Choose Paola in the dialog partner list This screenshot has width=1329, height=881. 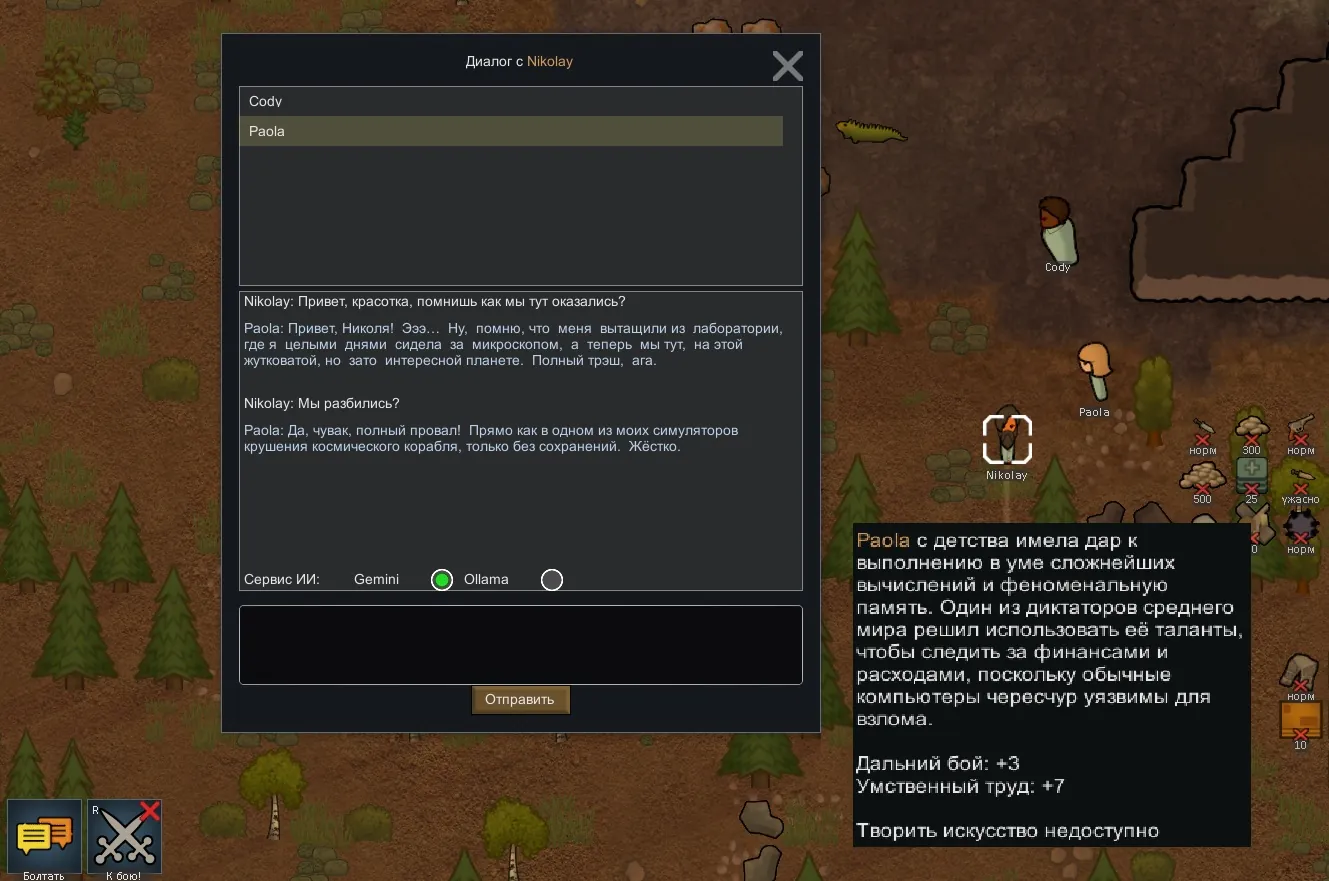[x=510, y=131]
